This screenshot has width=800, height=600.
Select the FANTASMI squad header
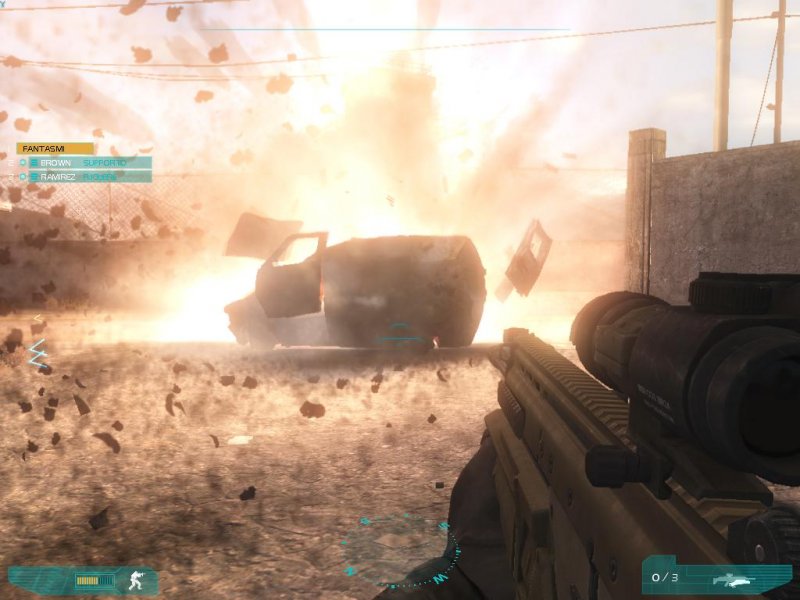54,148
